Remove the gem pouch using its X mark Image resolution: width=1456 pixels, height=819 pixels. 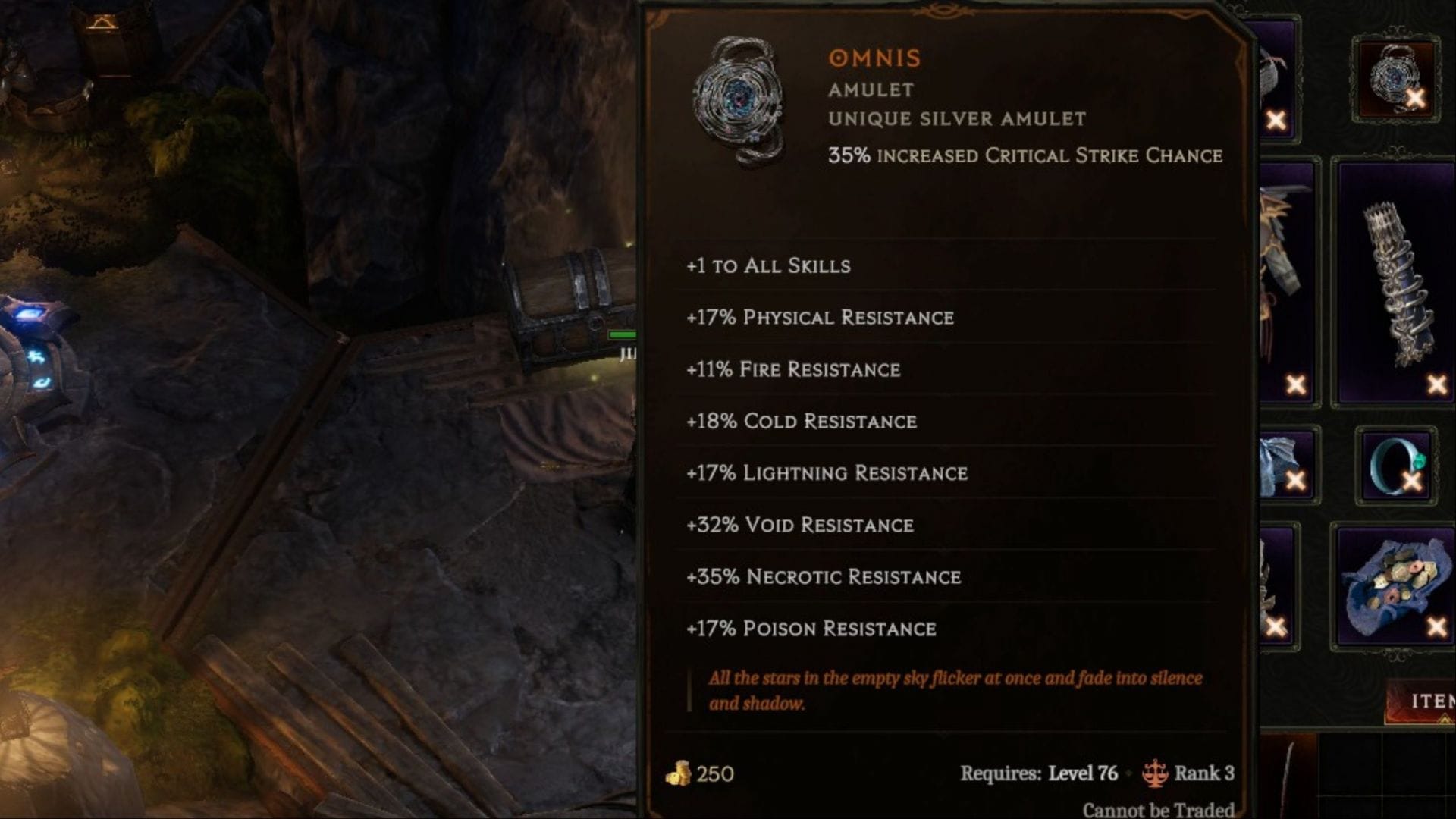1436,626
